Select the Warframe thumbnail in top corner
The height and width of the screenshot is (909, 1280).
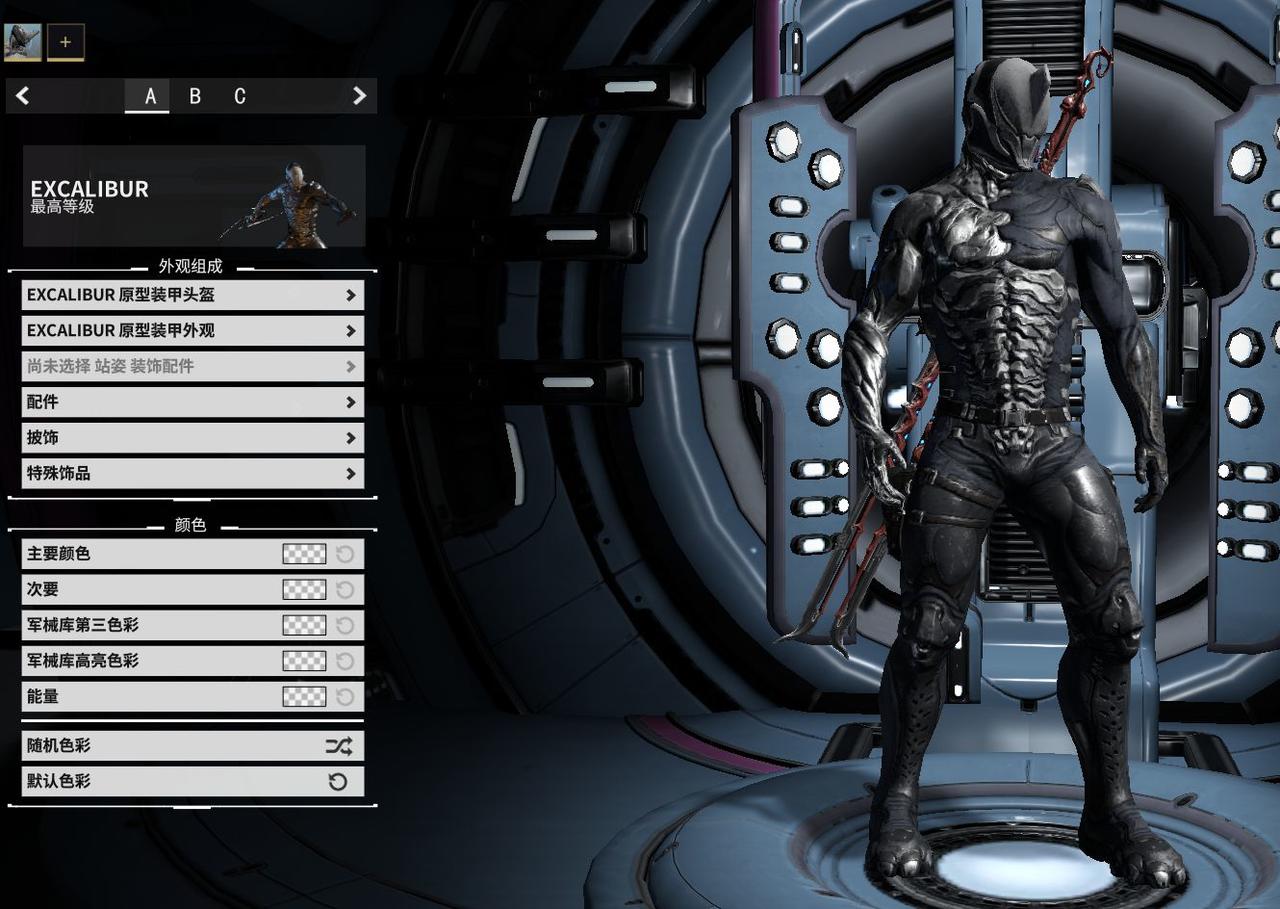(23, 42)
